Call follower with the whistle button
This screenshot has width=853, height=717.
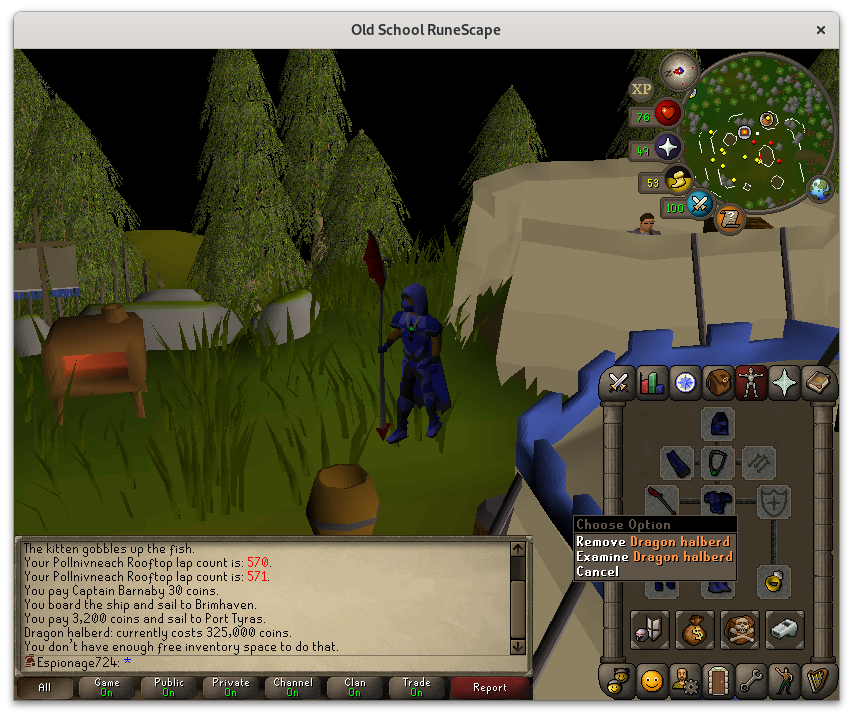(785, 628)
